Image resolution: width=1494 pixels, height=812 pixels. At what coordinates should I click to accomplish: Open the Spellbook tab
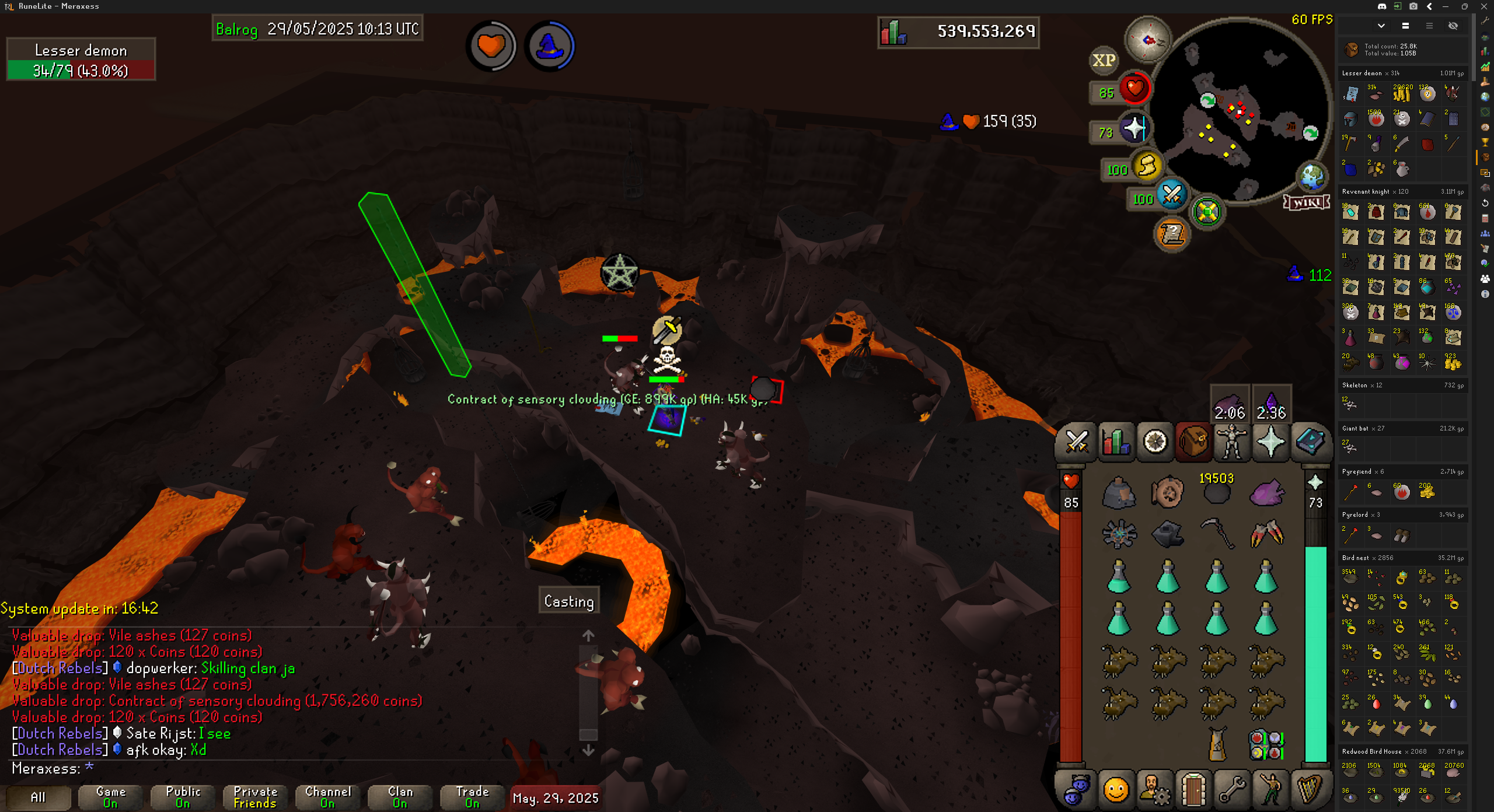tap(1310, 442)
